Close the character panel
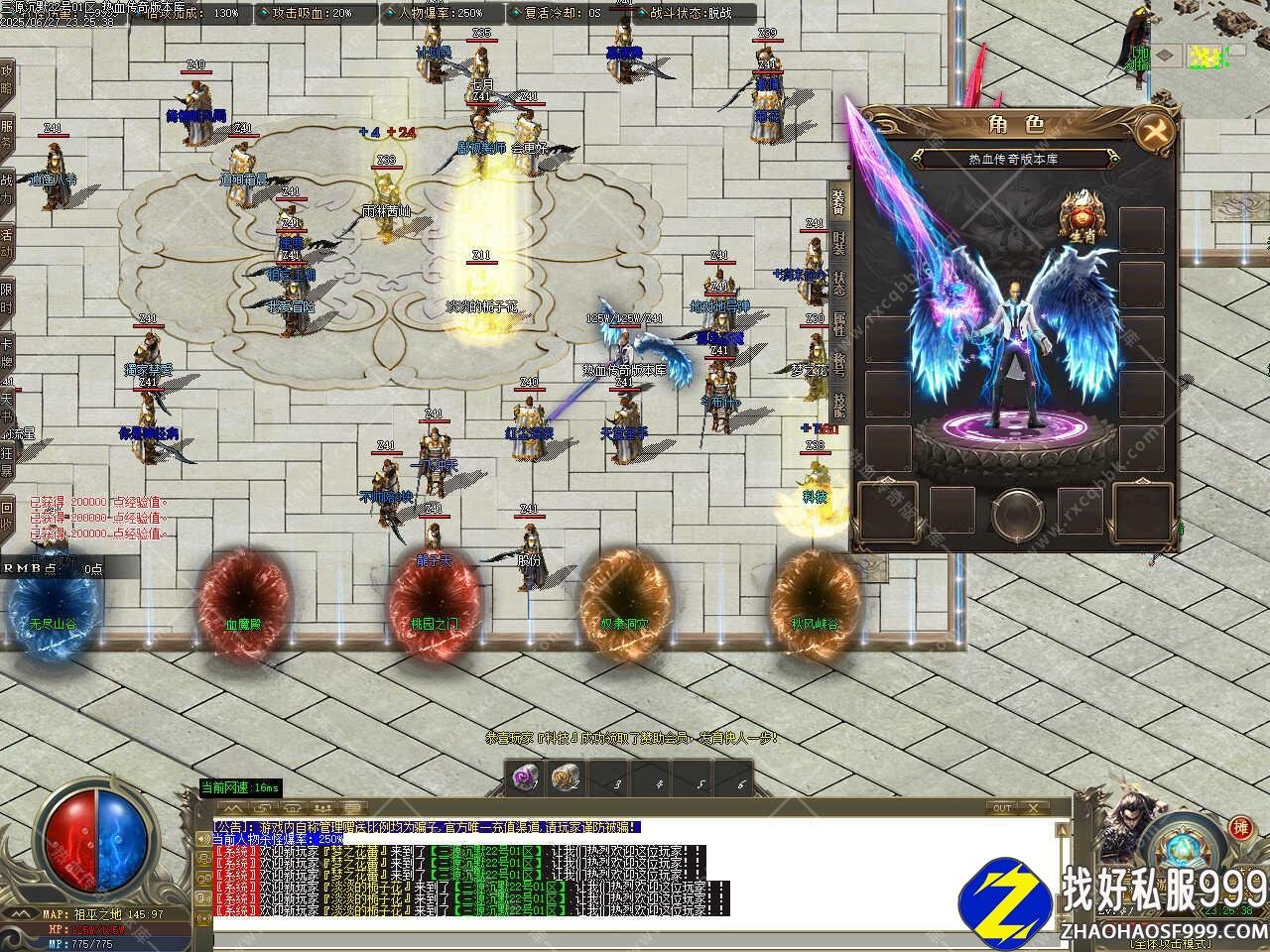1270x952 pixels. 1155,130
